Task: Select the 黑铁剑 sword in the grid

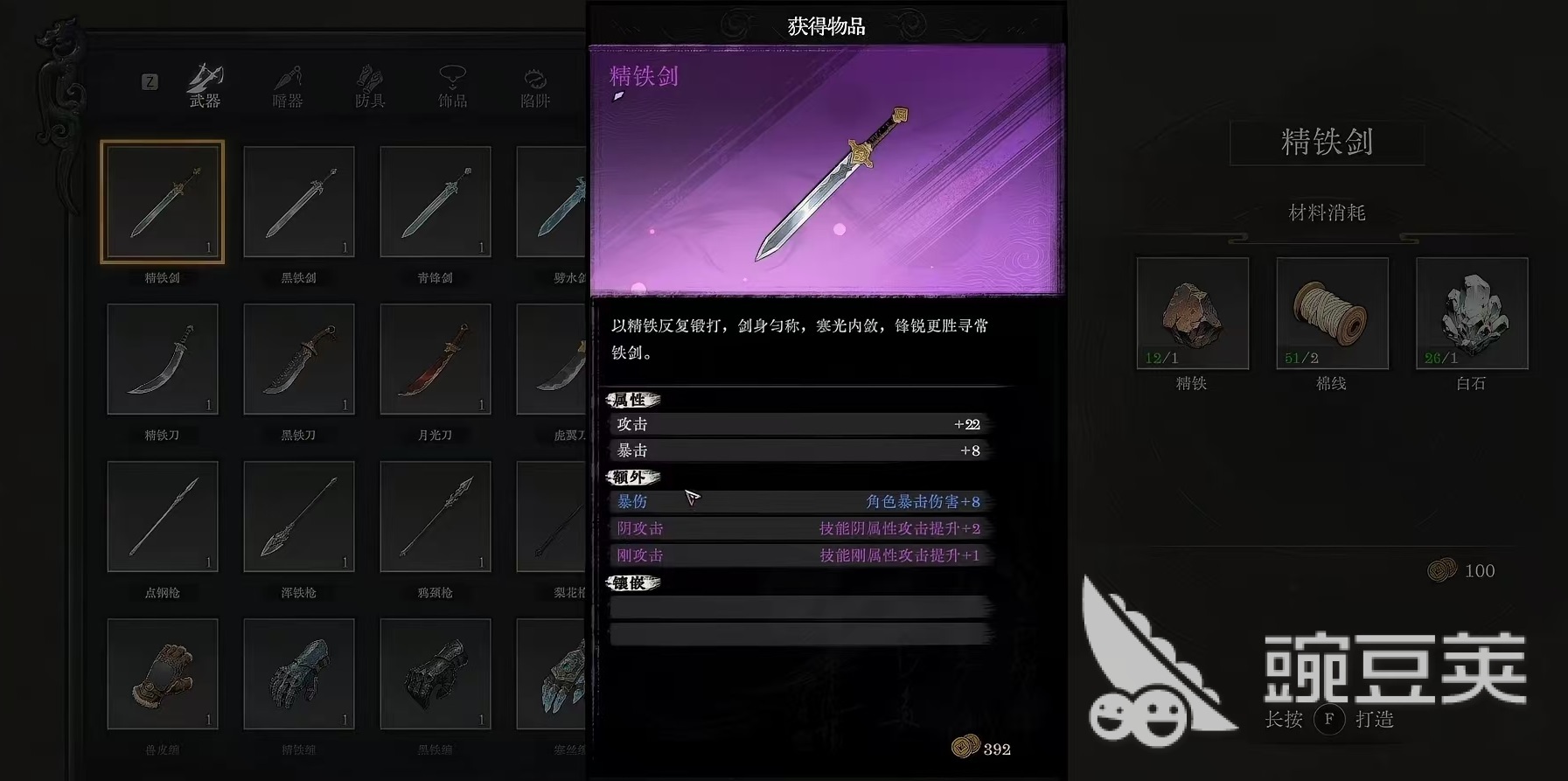Action: click(298, 200)
